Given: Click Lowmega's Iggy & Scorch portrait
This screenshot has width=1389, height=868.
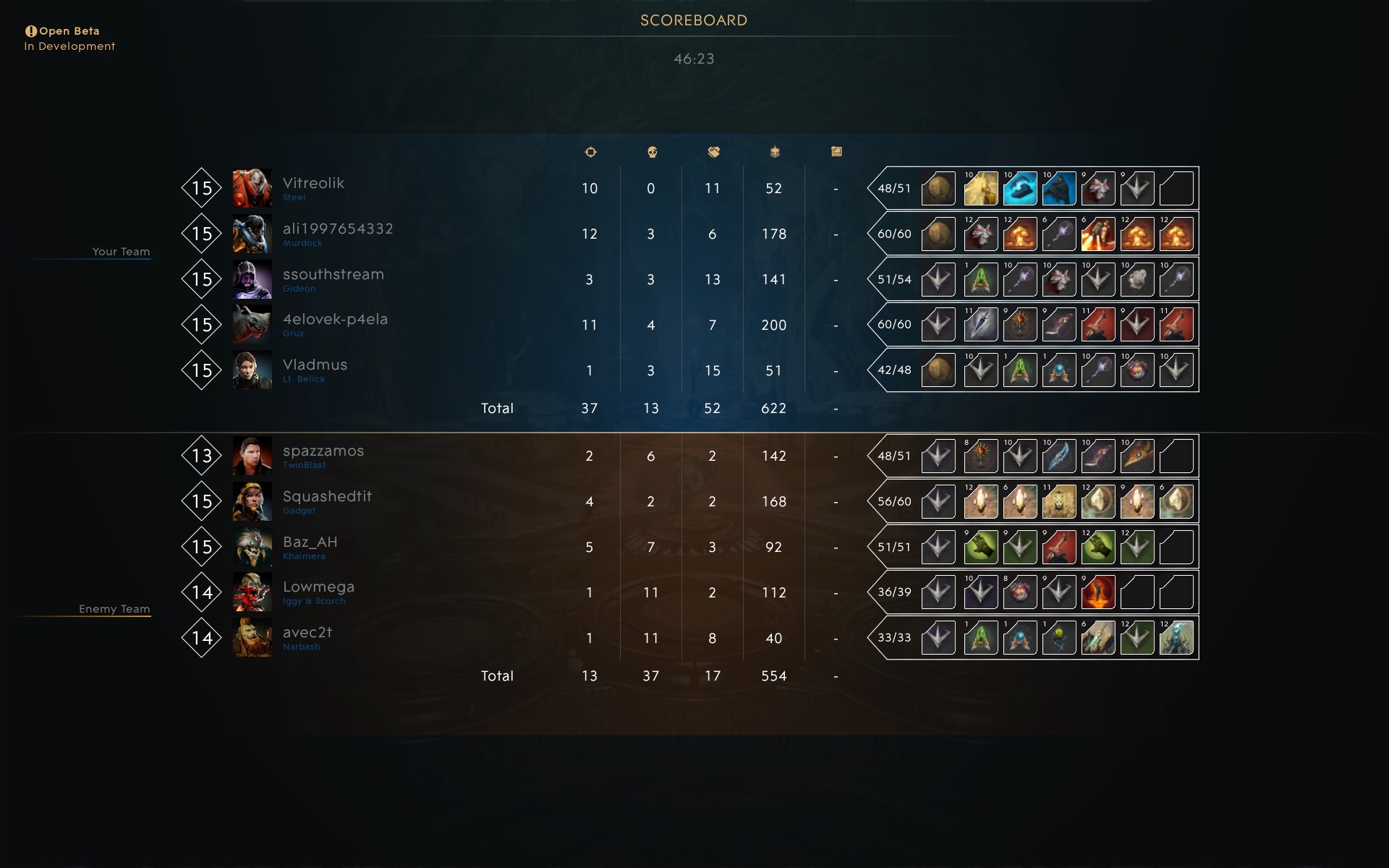Looking at the screenshot, I should [x=252, y=592].
